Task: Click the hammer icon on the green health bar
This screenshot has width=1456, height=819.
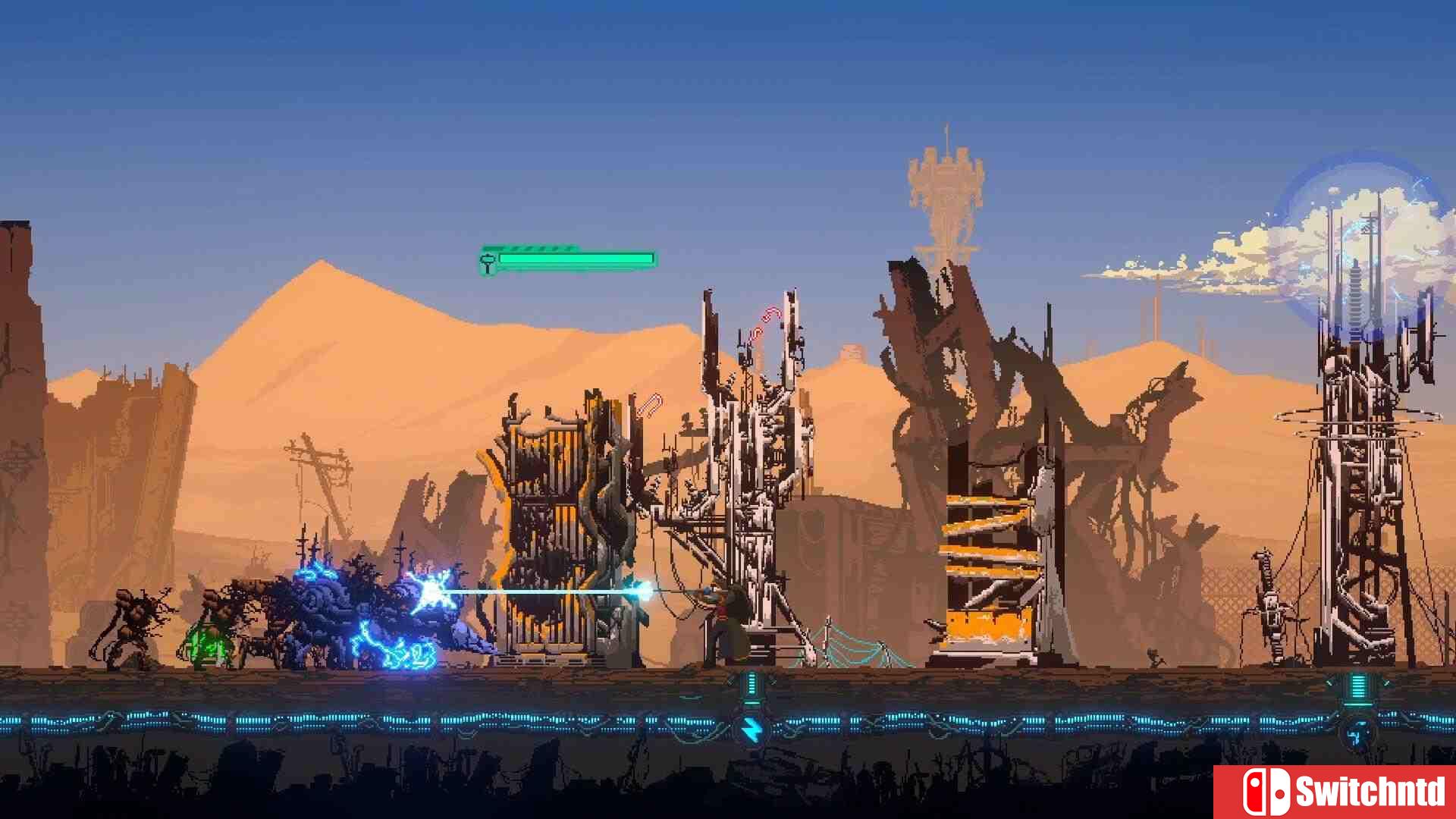Action: [x=486, y=260]
